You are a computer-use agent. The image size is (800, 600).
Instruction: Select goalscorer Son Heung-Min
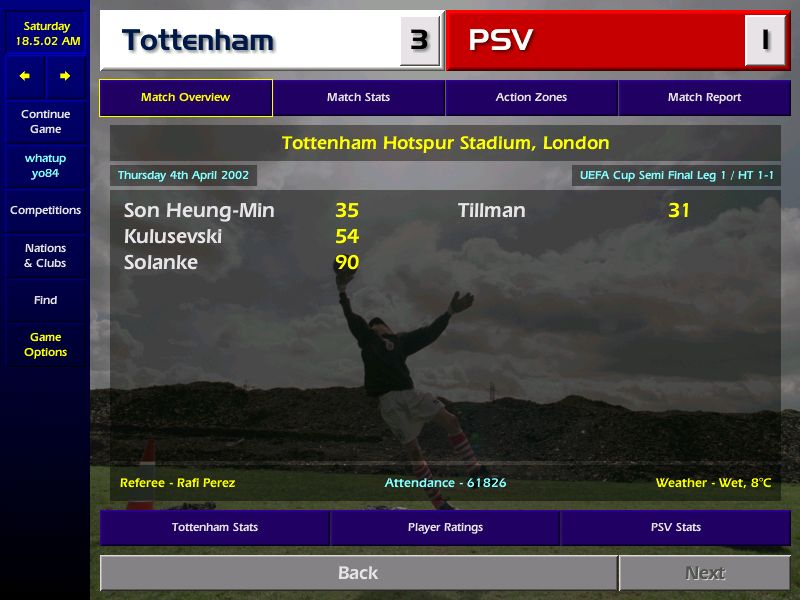(x=199, y=211)
